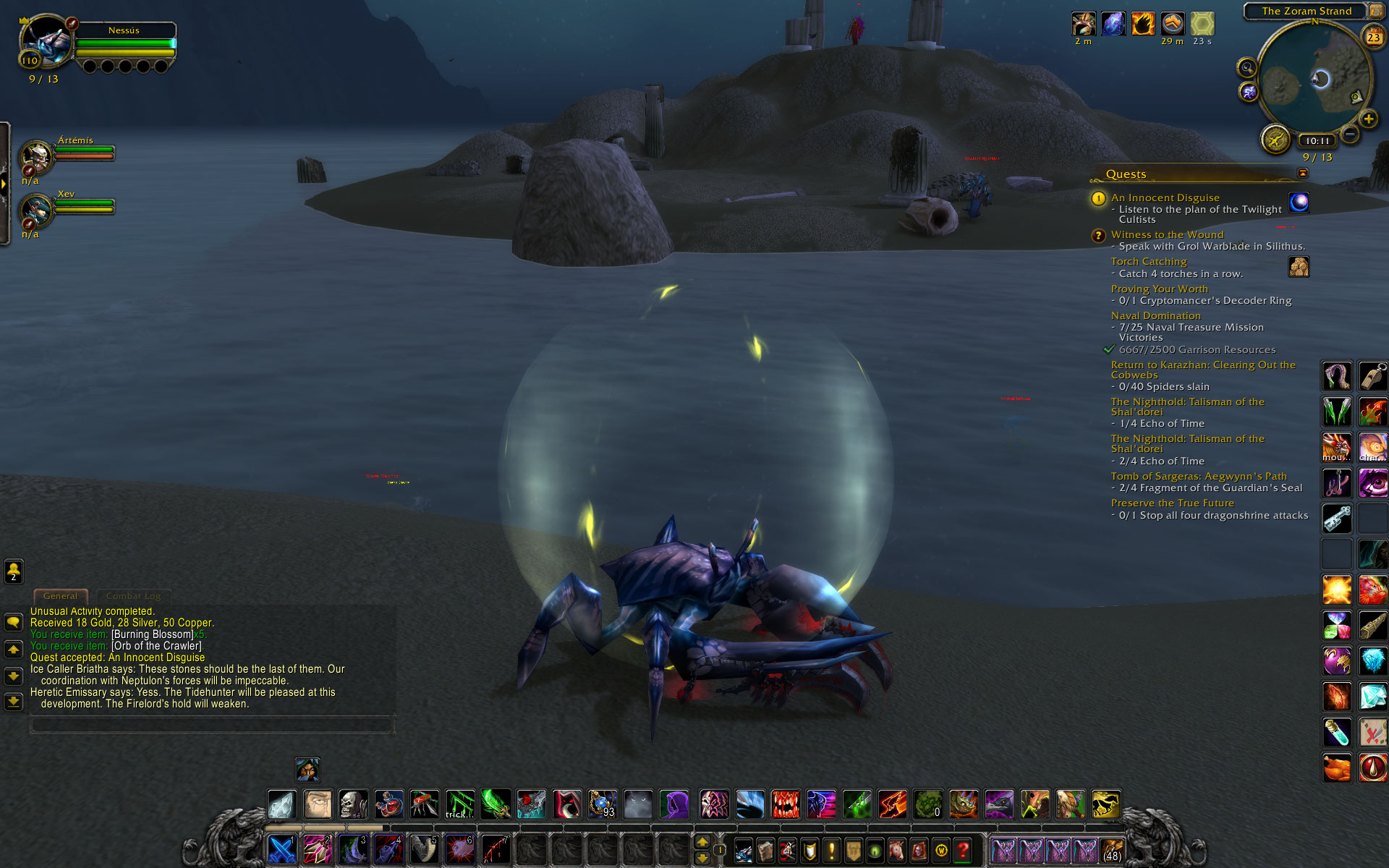Open the calendar showing day 23
This screenshot has width=1389, height=868.
(x=1373, y=36)
